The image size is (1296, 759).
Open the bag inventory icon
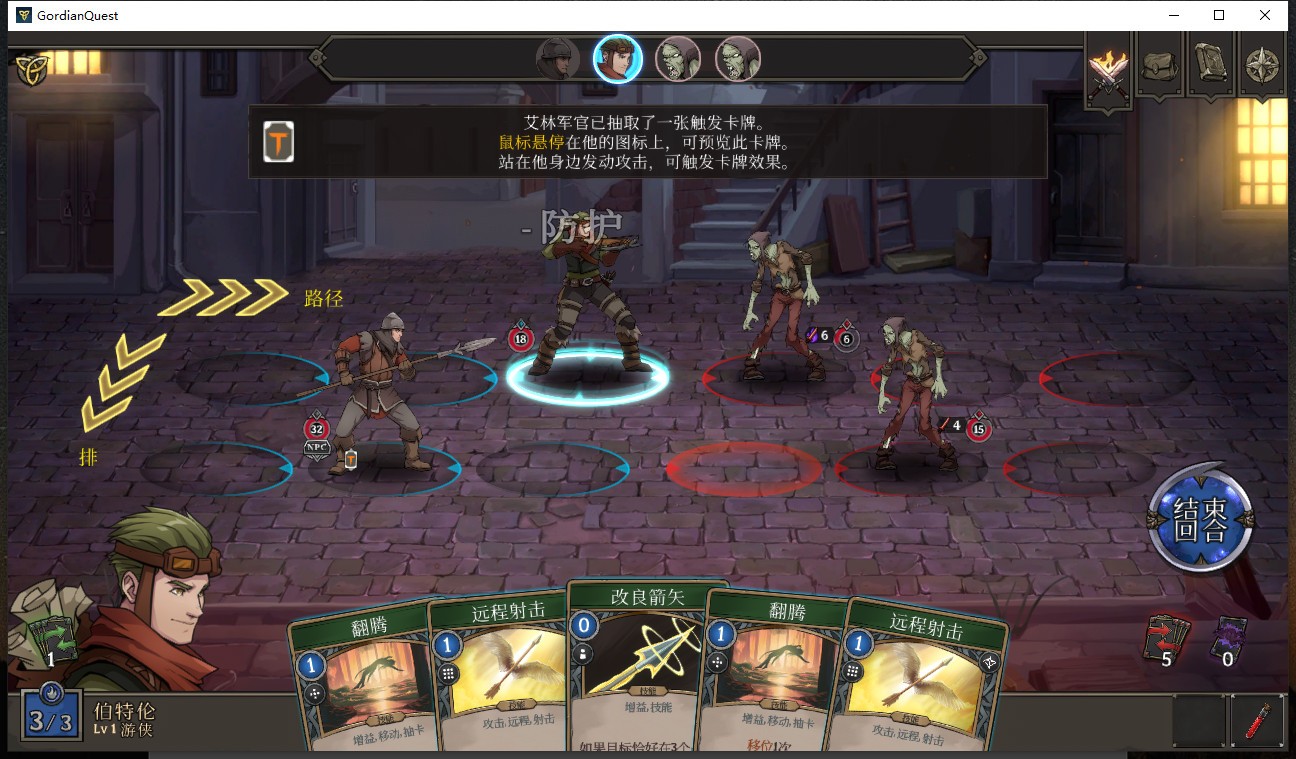click(1160, 66)
